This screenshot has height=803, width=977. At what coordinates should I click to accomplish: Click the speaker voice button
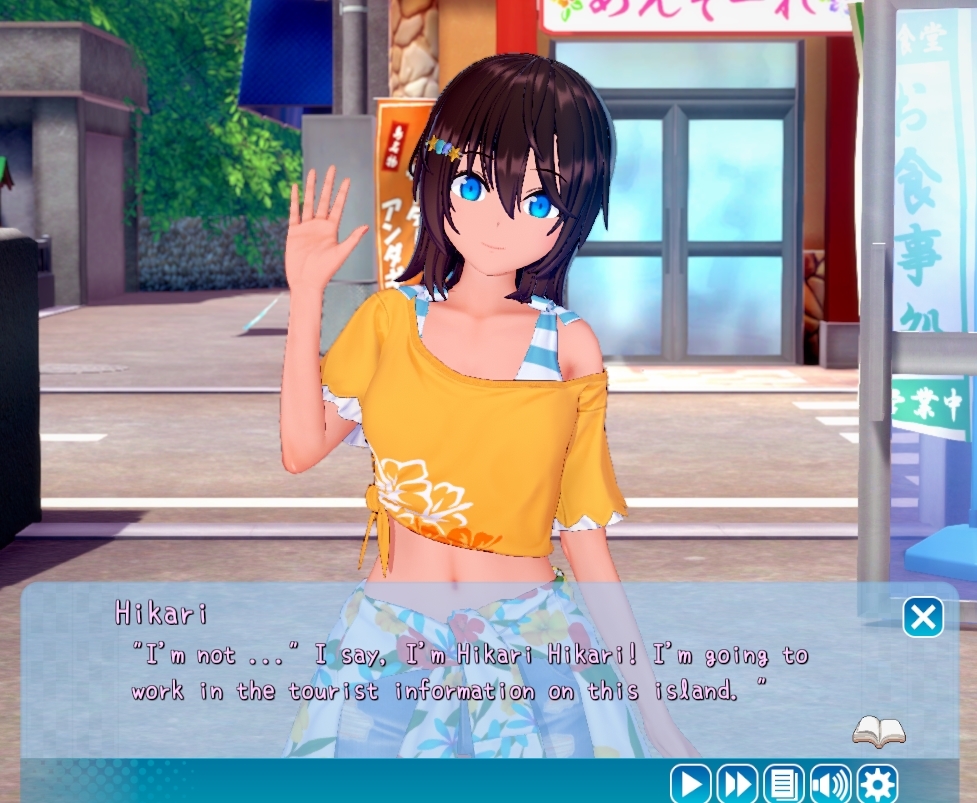pyautogui.click(x=830, y=783)
